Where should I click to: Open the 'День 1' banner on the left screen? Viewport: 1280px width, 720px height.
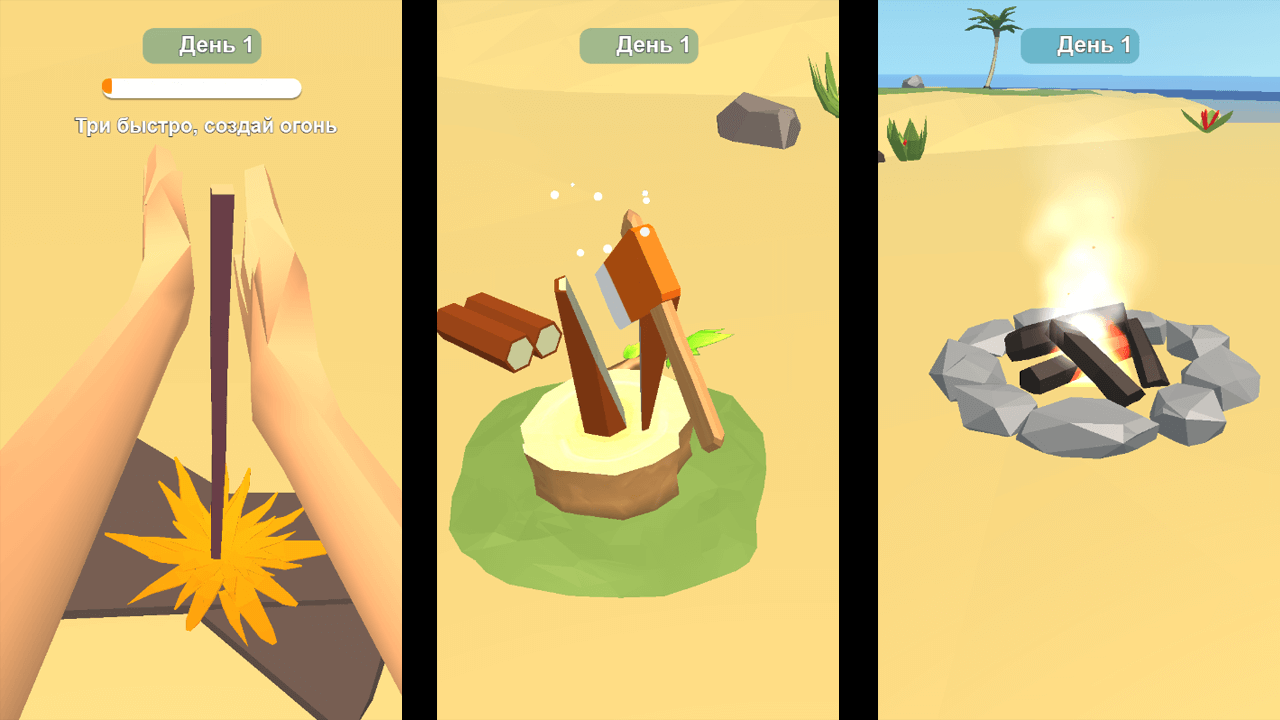click(201, 45)
